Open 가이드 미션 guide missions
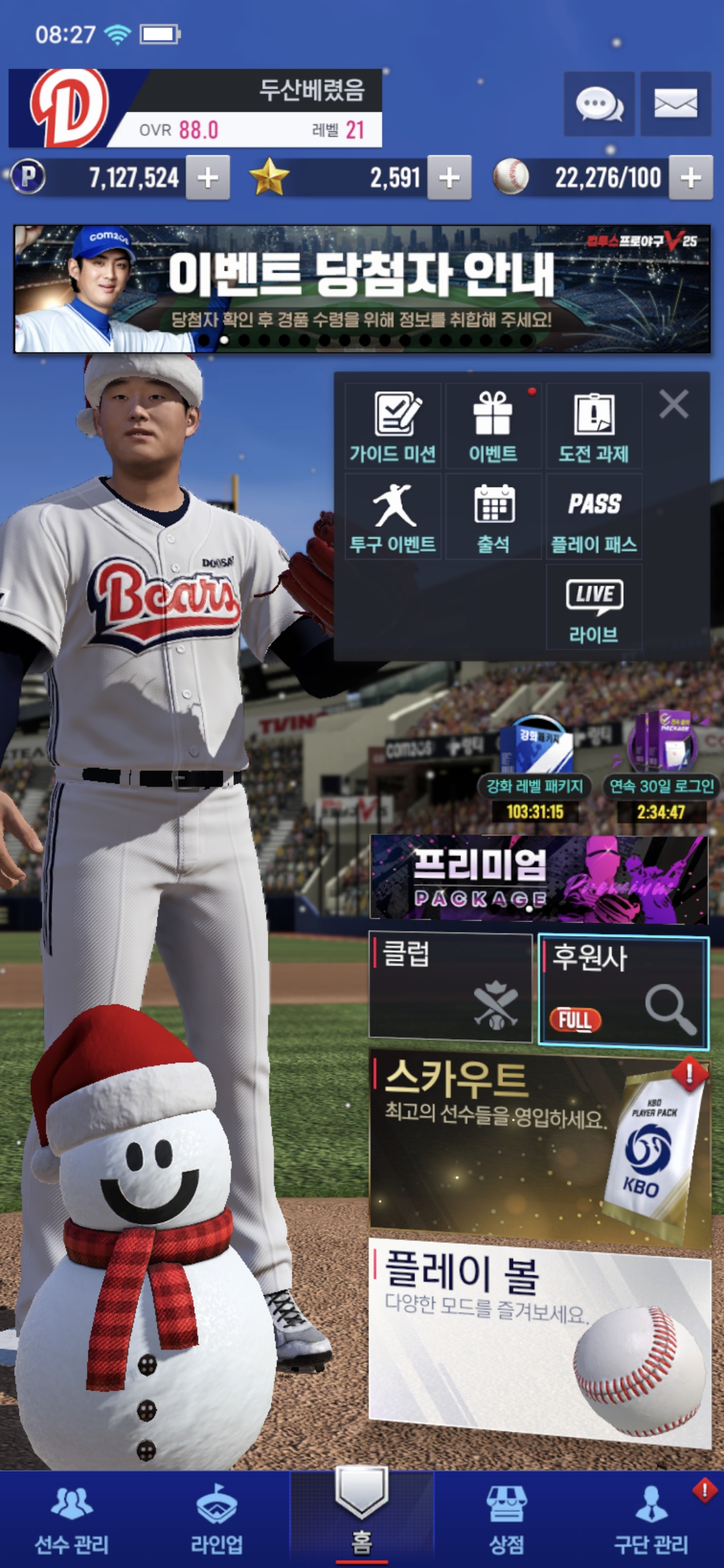 pos(393,426)
